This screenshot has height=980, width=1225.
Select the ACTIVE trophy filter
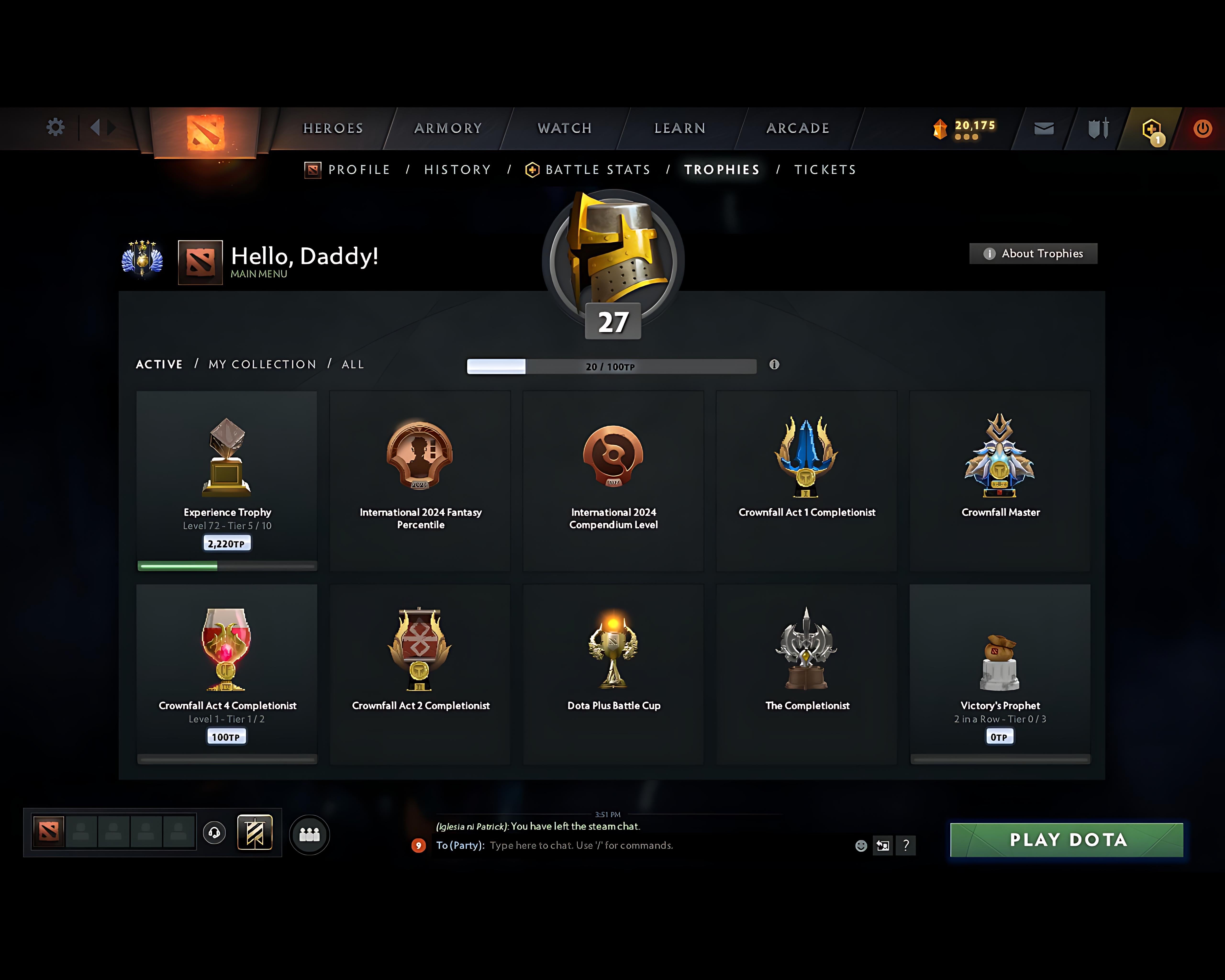click(159, 364)
